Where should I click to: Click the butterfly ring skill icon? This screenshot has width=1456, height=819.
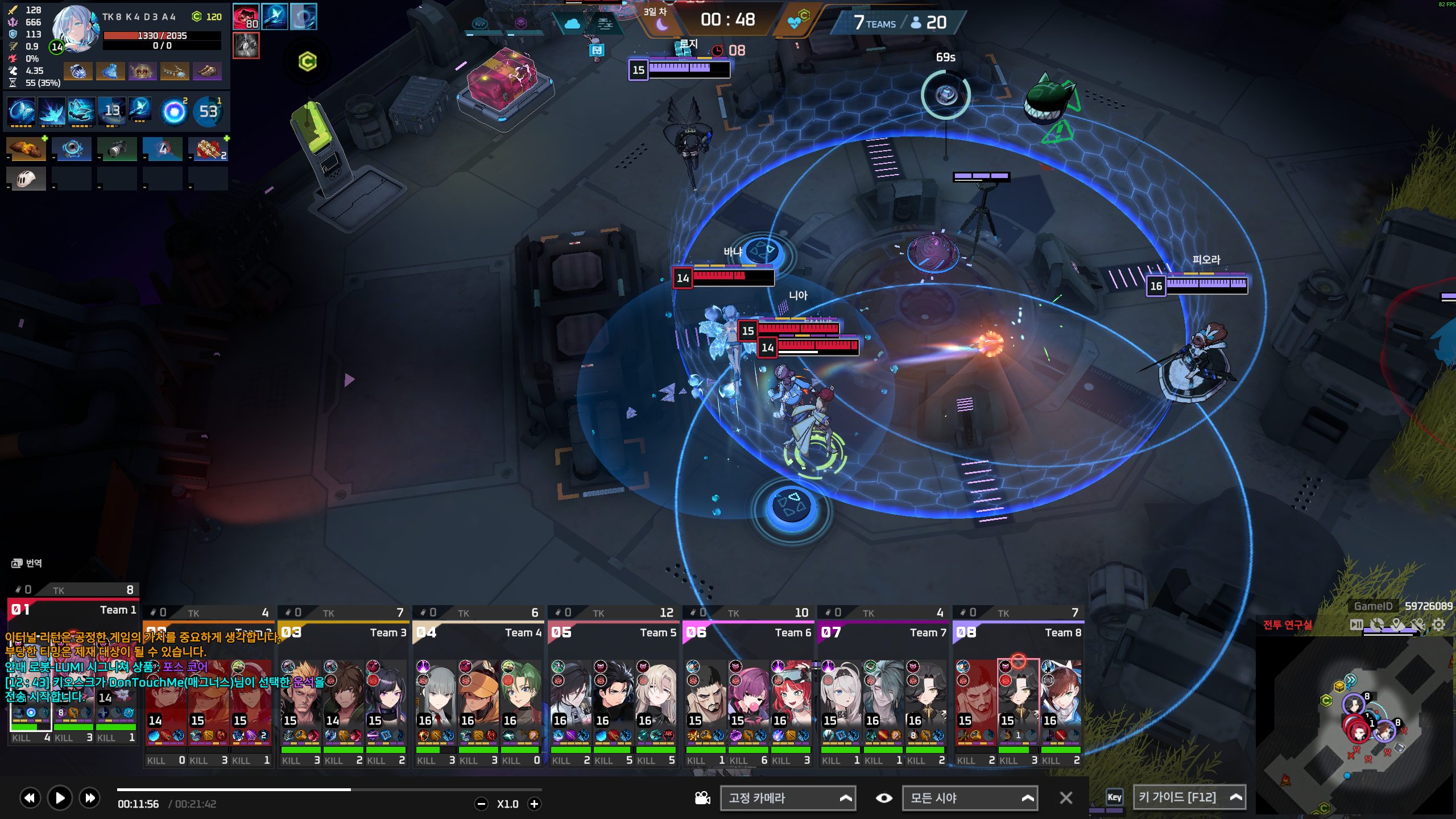pos(21,111)
